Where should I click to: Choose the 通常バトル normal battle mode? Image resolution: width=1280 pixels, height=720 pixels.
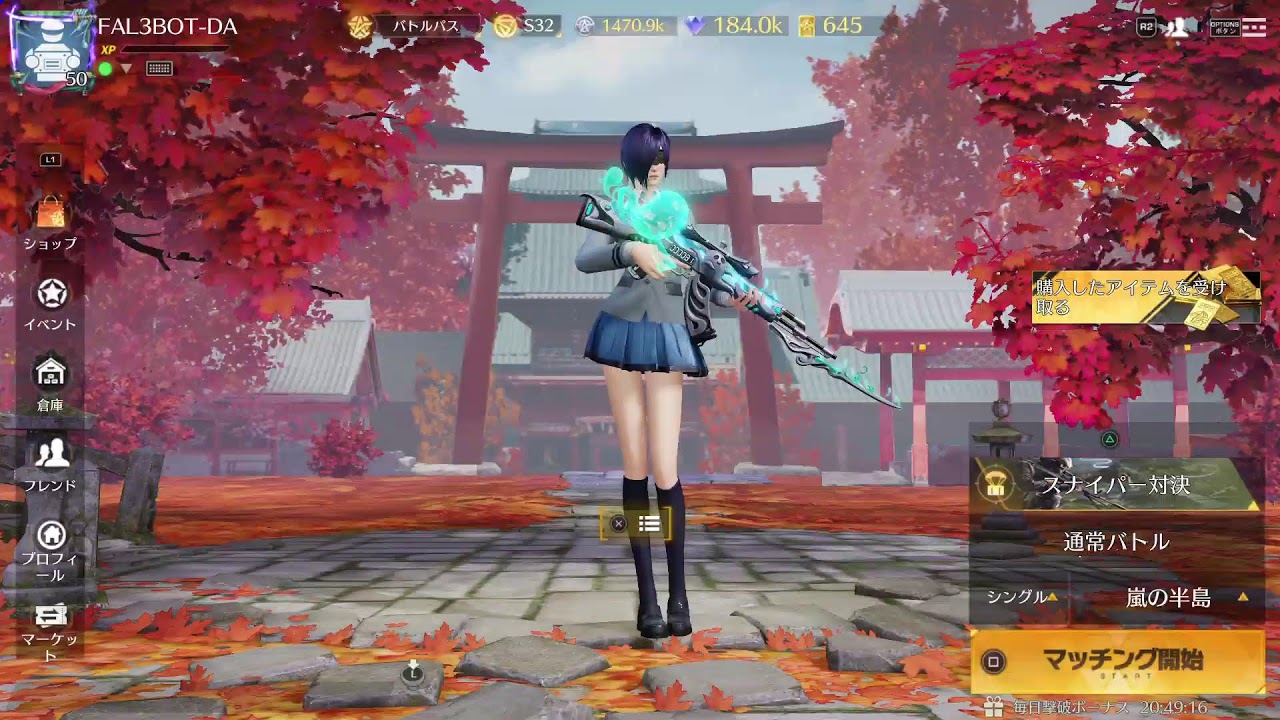point(1115,542)
